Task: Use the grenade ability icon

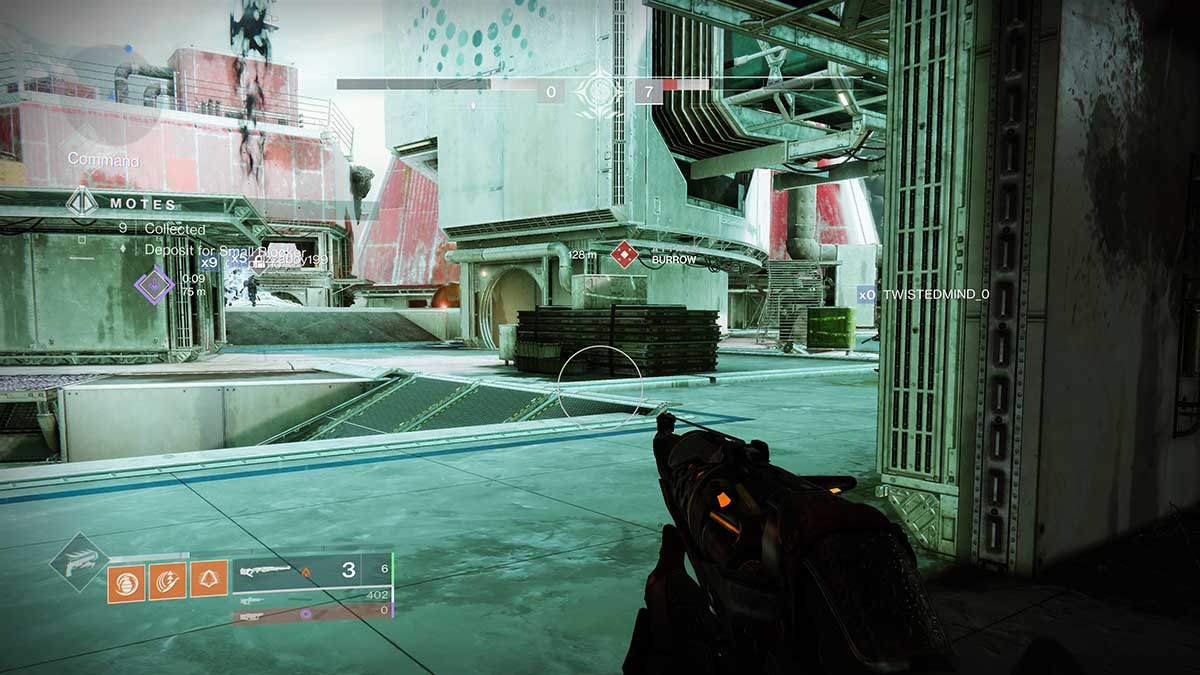Action: (x=125, y=580)
